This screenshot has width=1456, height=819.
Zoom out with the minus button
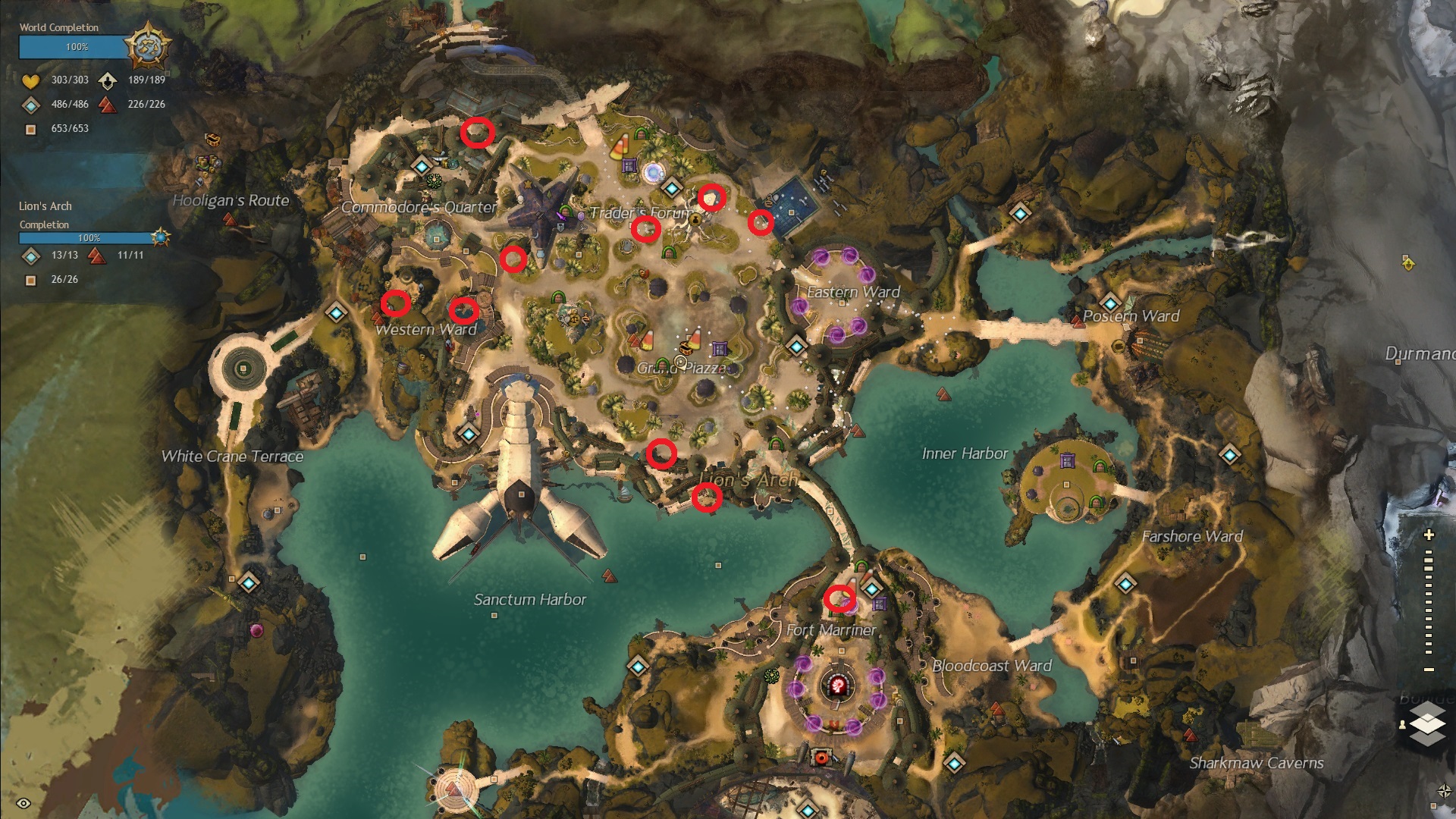[1429, 670]
